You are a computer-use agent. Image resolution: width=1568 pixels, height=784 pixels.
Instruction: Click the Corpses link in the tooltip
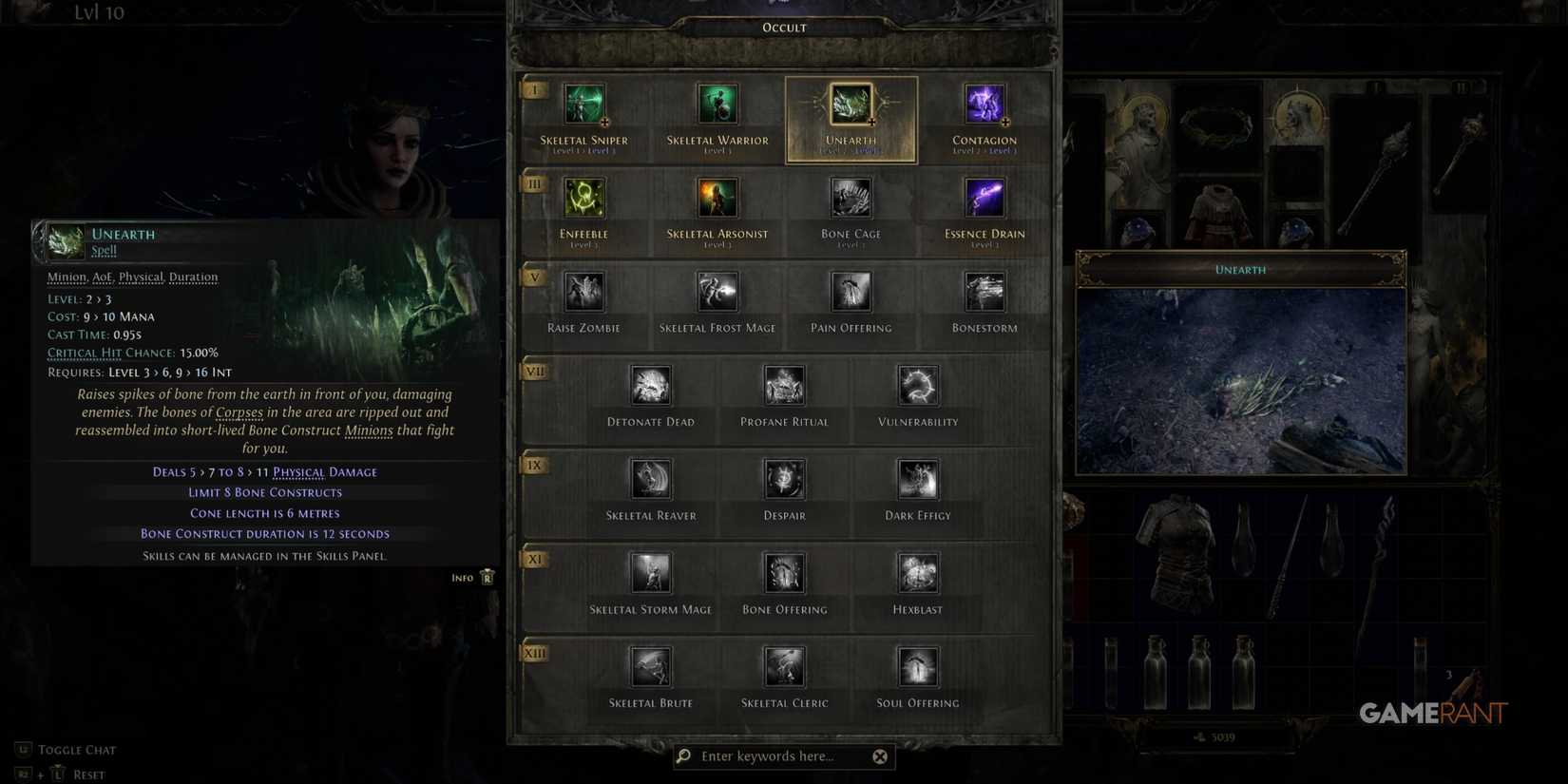coord(238,411)
